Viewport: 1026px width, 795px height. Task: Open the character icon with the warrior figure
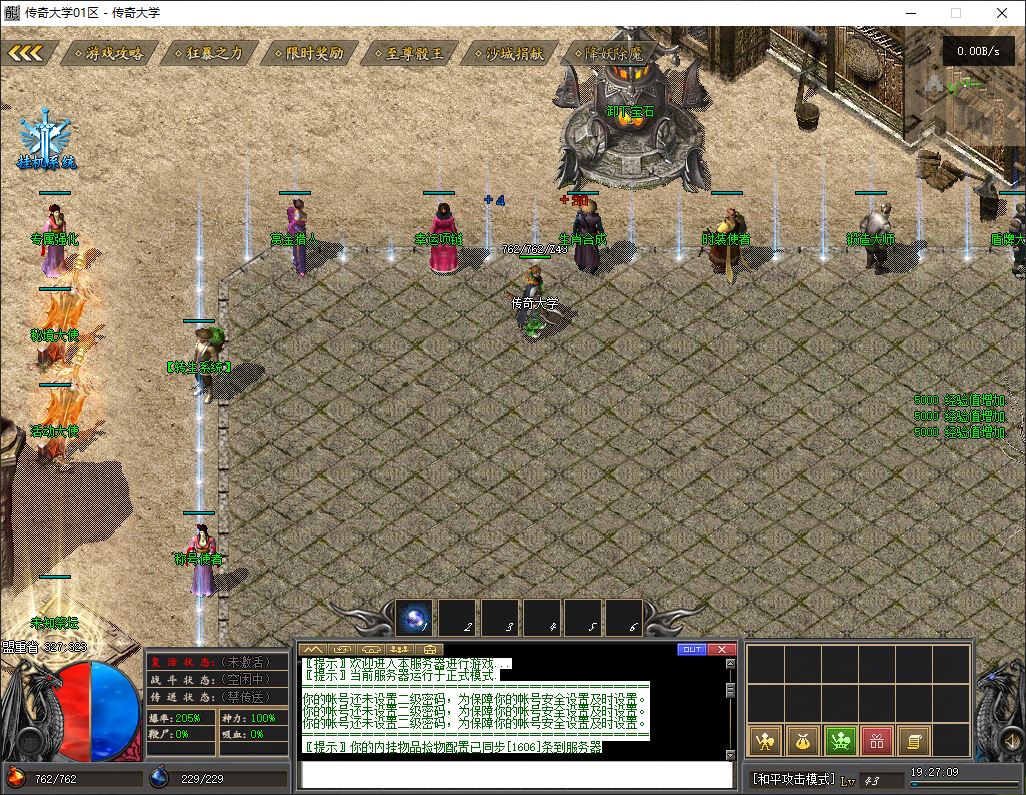(x=765, y=740)
